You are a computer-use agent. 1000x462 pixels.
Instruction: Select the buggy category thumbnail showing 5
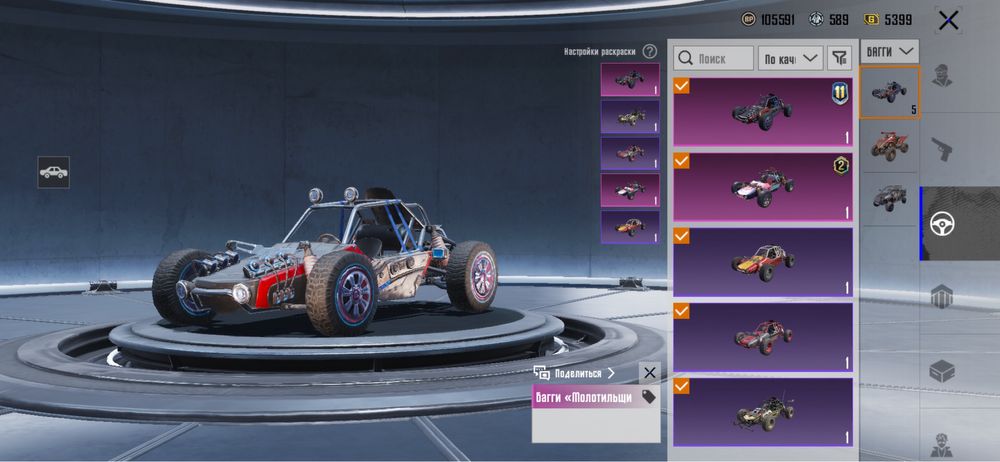[889, 92]
